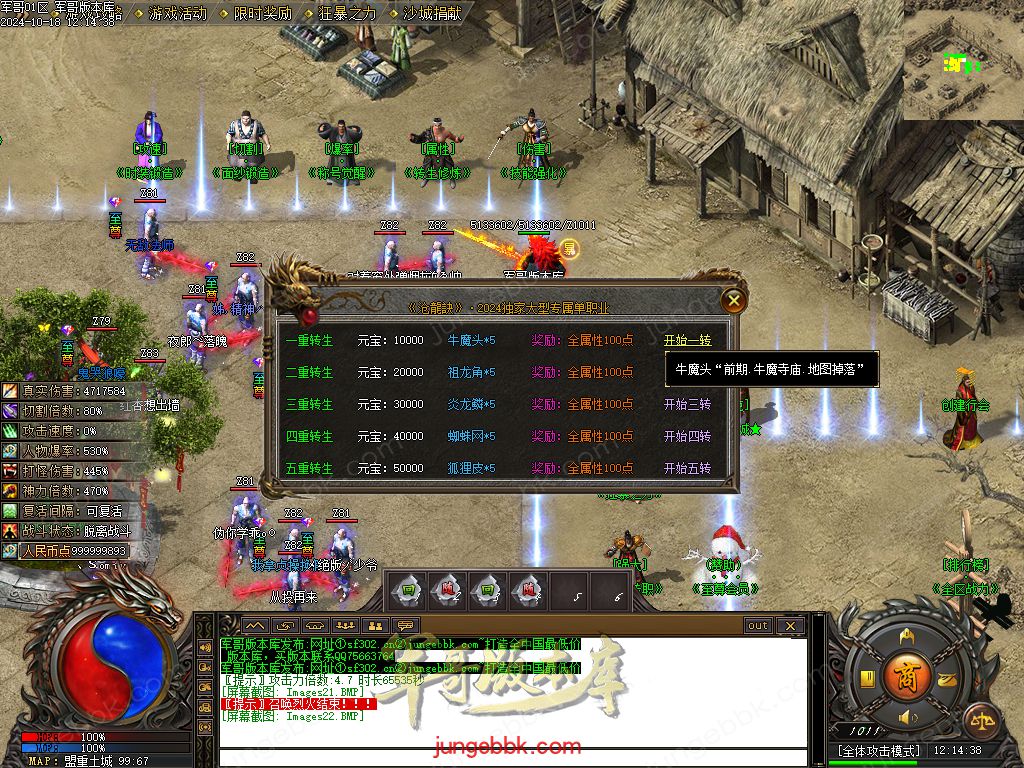1024x768 pixels.
Task: Select 开始五转 in the rebirth list
Action: pyautogui.click(x=687, y=468)
